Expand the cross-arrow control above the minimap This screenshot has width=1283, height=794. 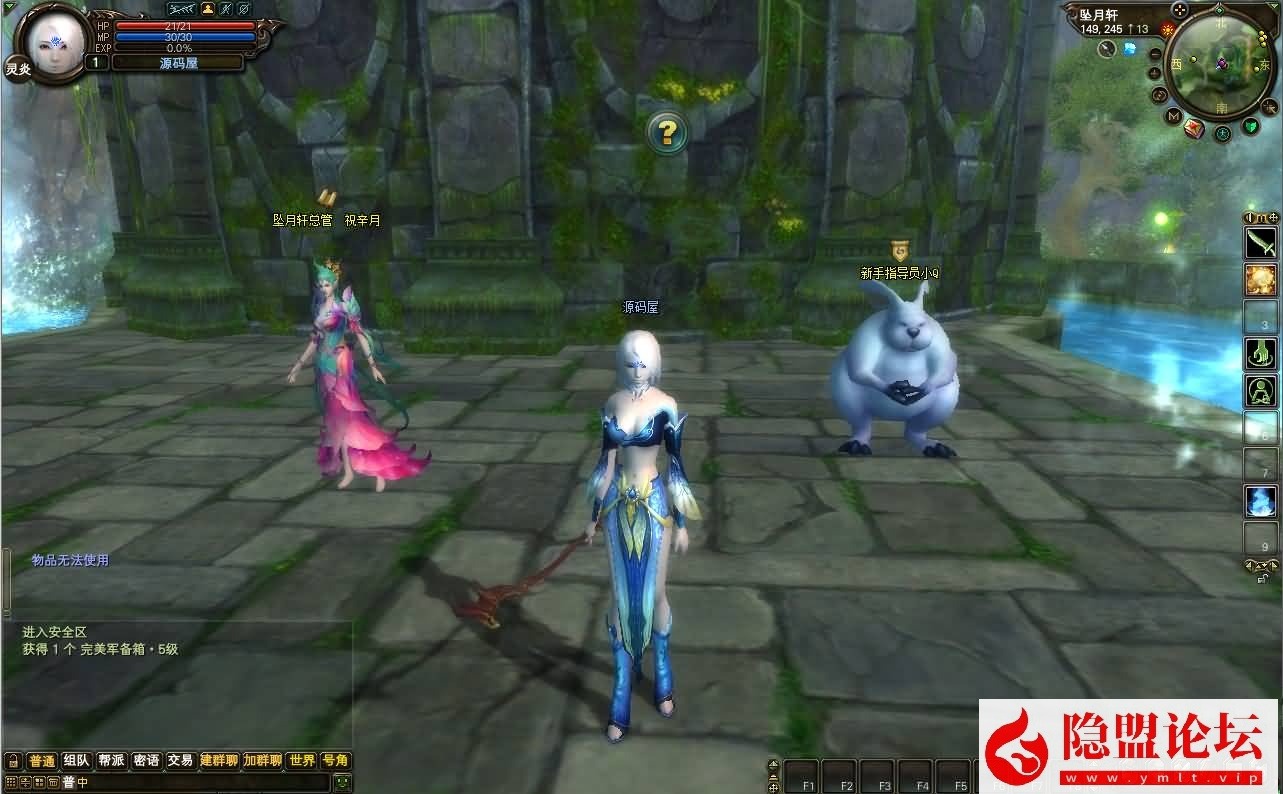click(1179, 10)
